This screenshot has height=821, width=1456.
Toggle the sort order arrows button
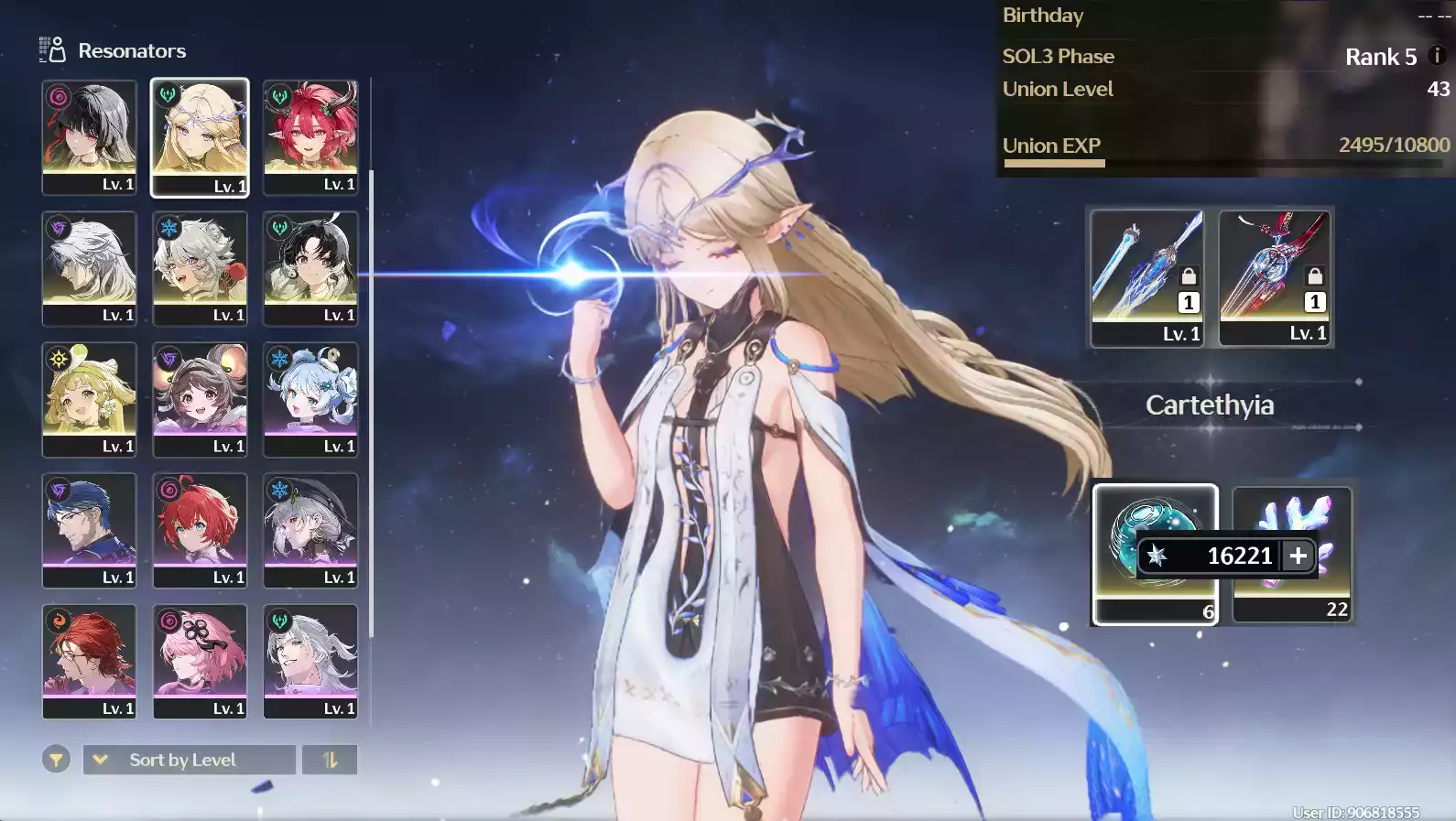(x=330, y=760)
